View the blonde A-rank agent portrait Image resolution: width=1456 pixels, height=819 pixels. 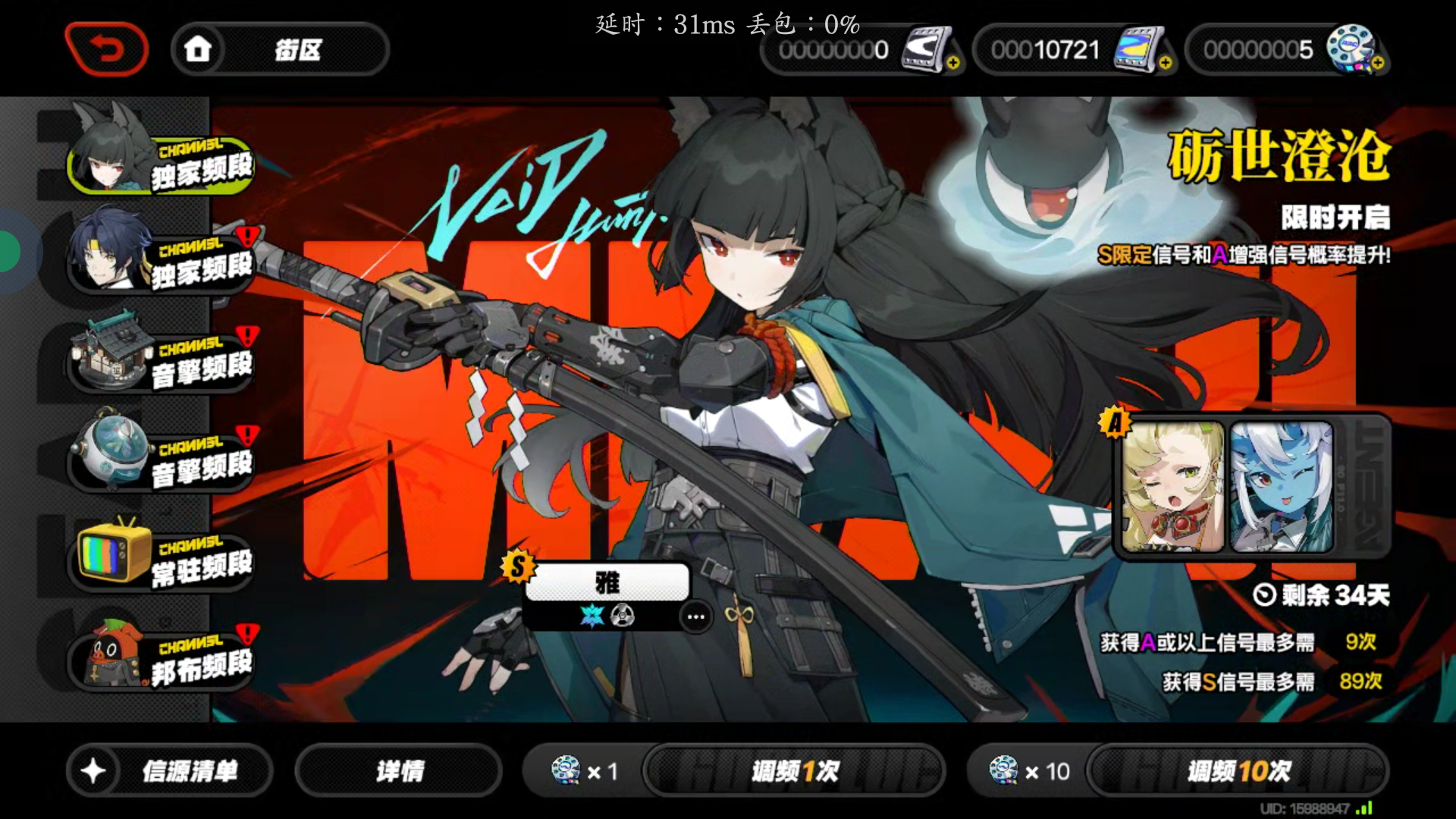pyautogui.click(x=1172, y=487)
